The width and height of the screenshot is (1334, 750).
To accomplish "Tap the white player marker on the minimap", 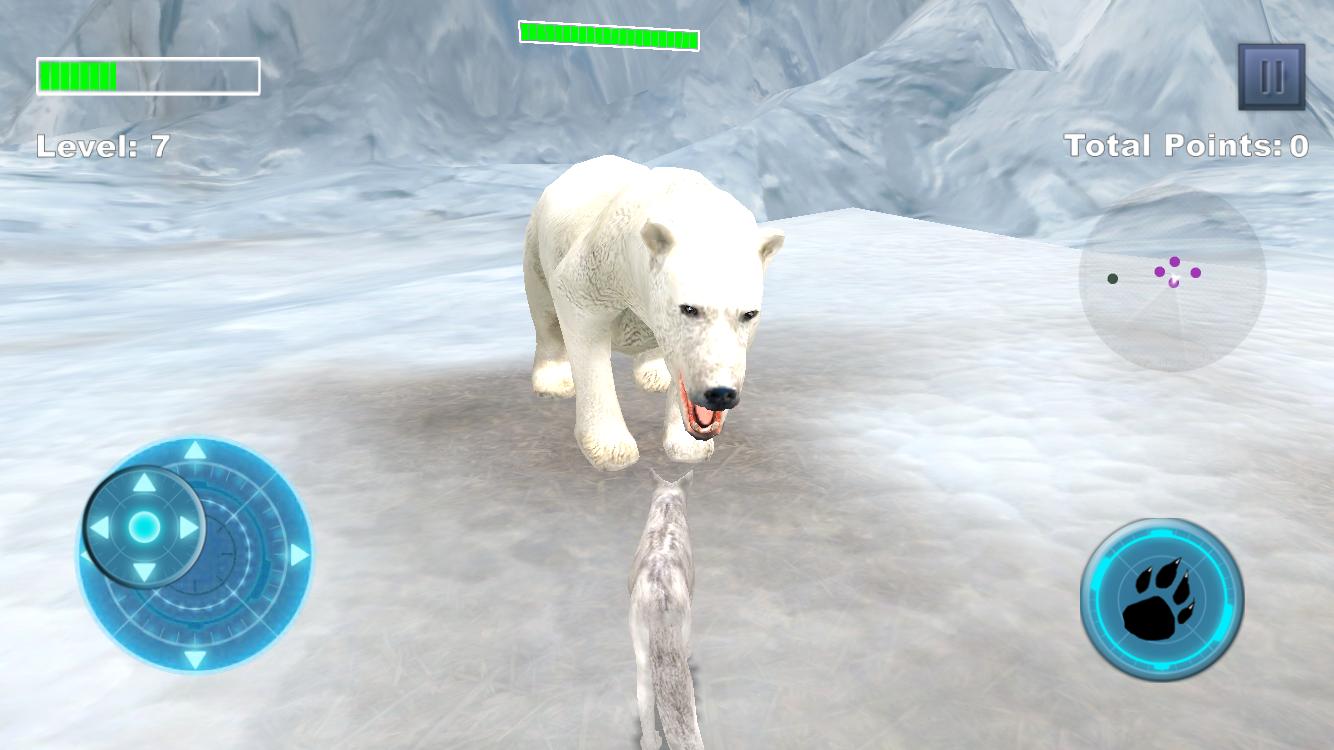I will [x=1174, y=279].
